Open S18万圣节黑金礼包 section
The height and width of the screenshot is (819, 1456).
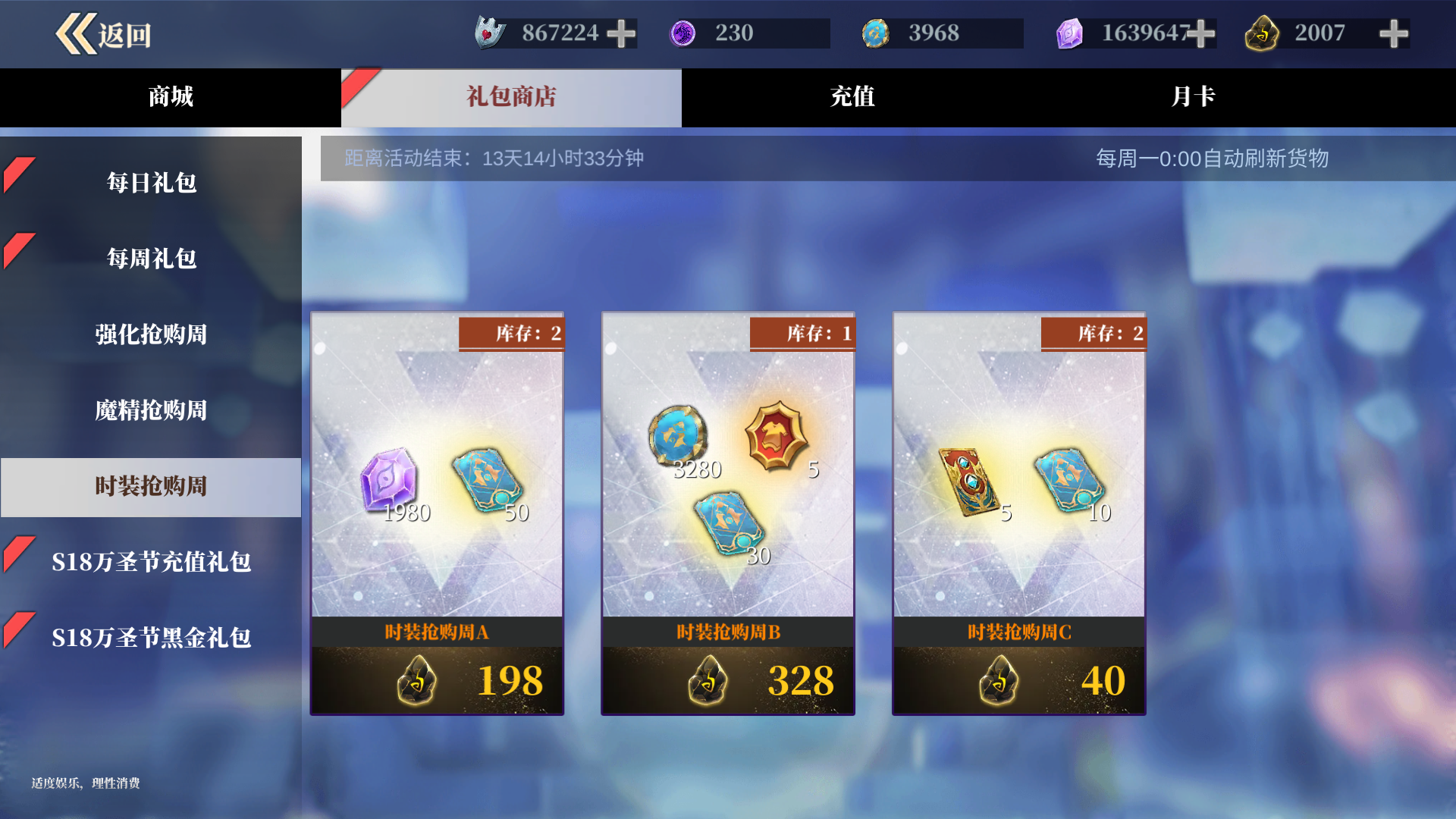(x=151, y=638)
